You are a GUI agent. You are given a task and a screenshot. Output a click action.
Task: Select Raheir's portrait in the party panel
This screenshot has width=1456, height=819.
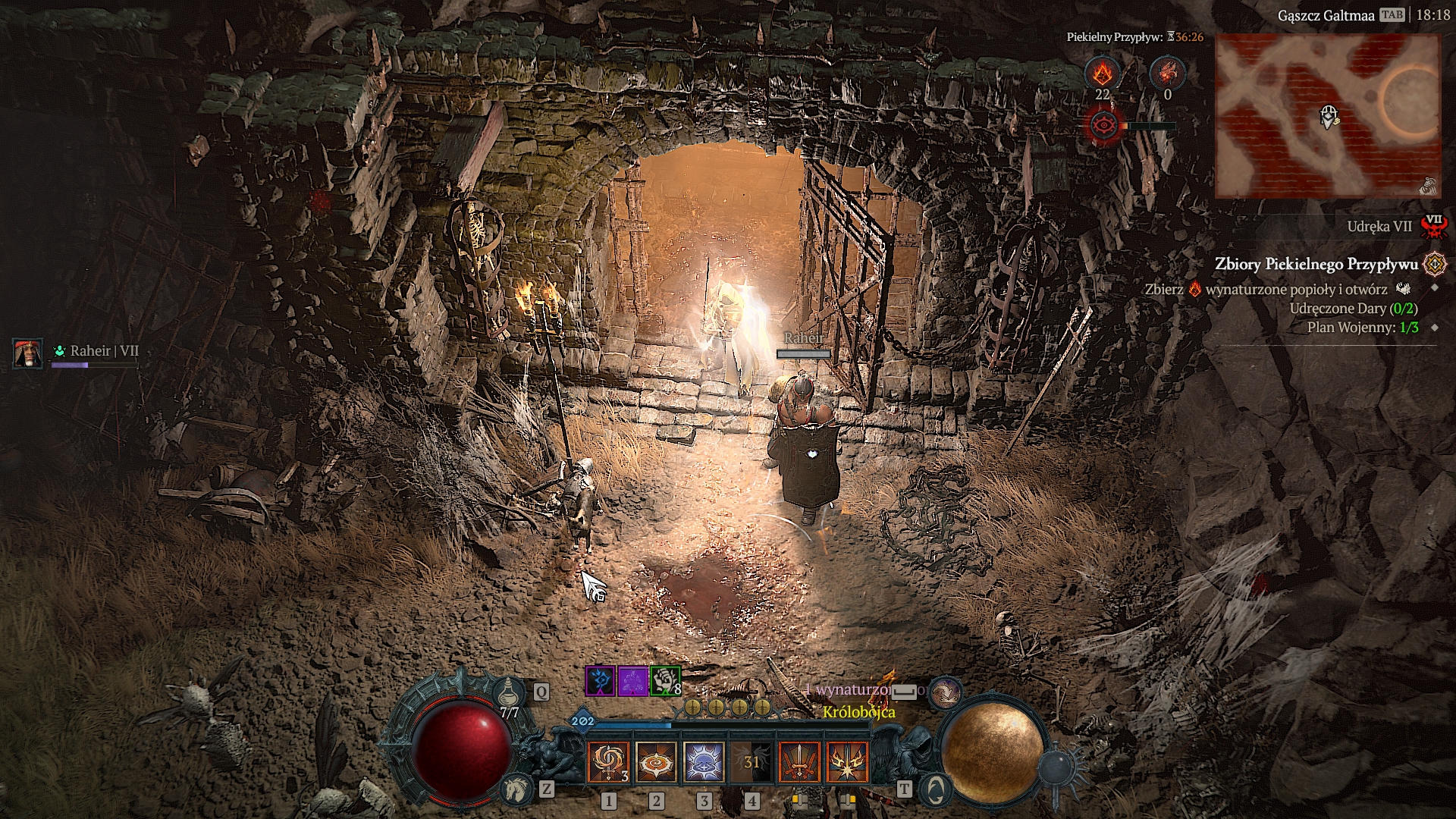coord(28,353)
